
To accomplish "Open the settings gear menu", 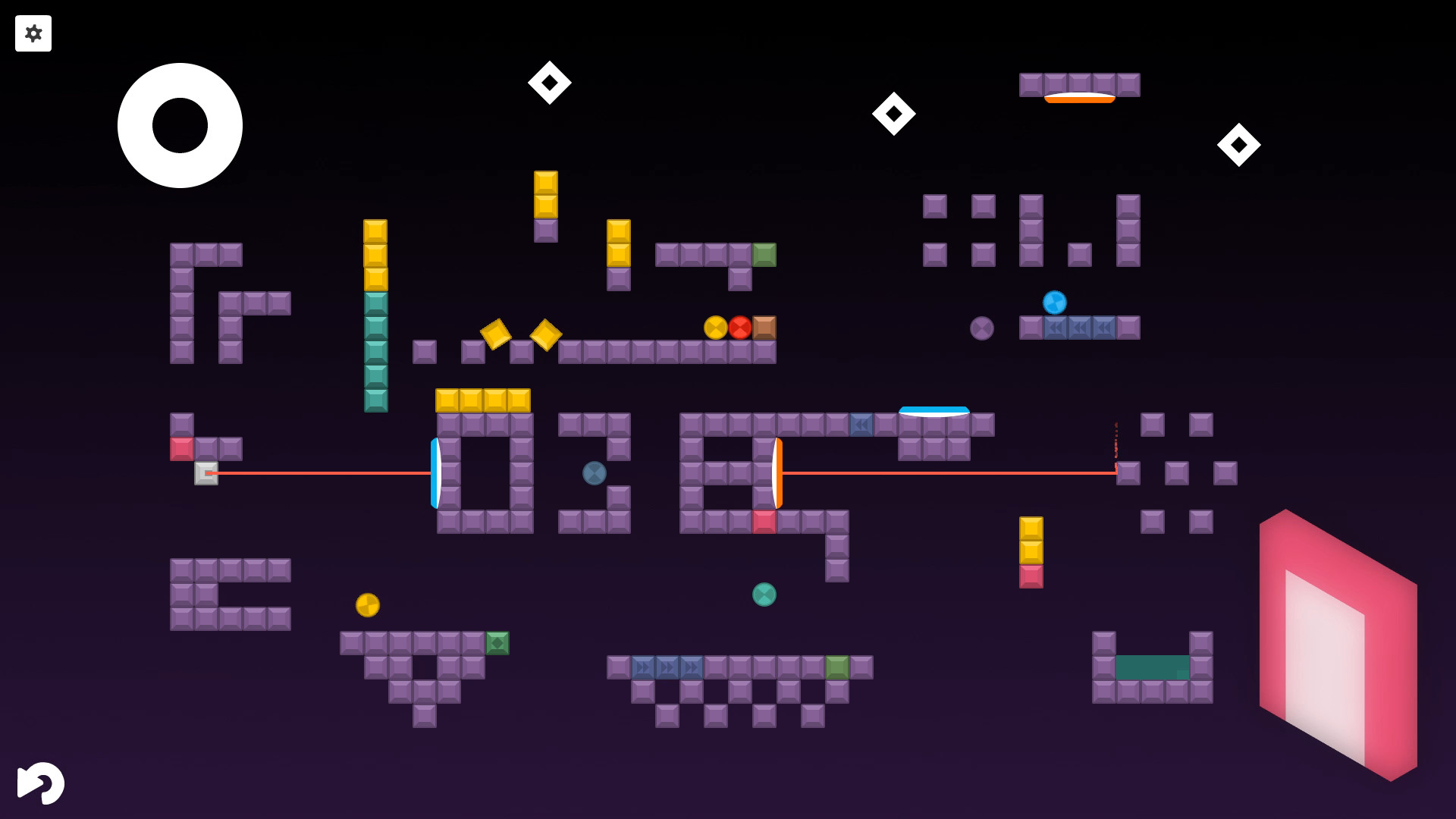I will coord(33,33).
